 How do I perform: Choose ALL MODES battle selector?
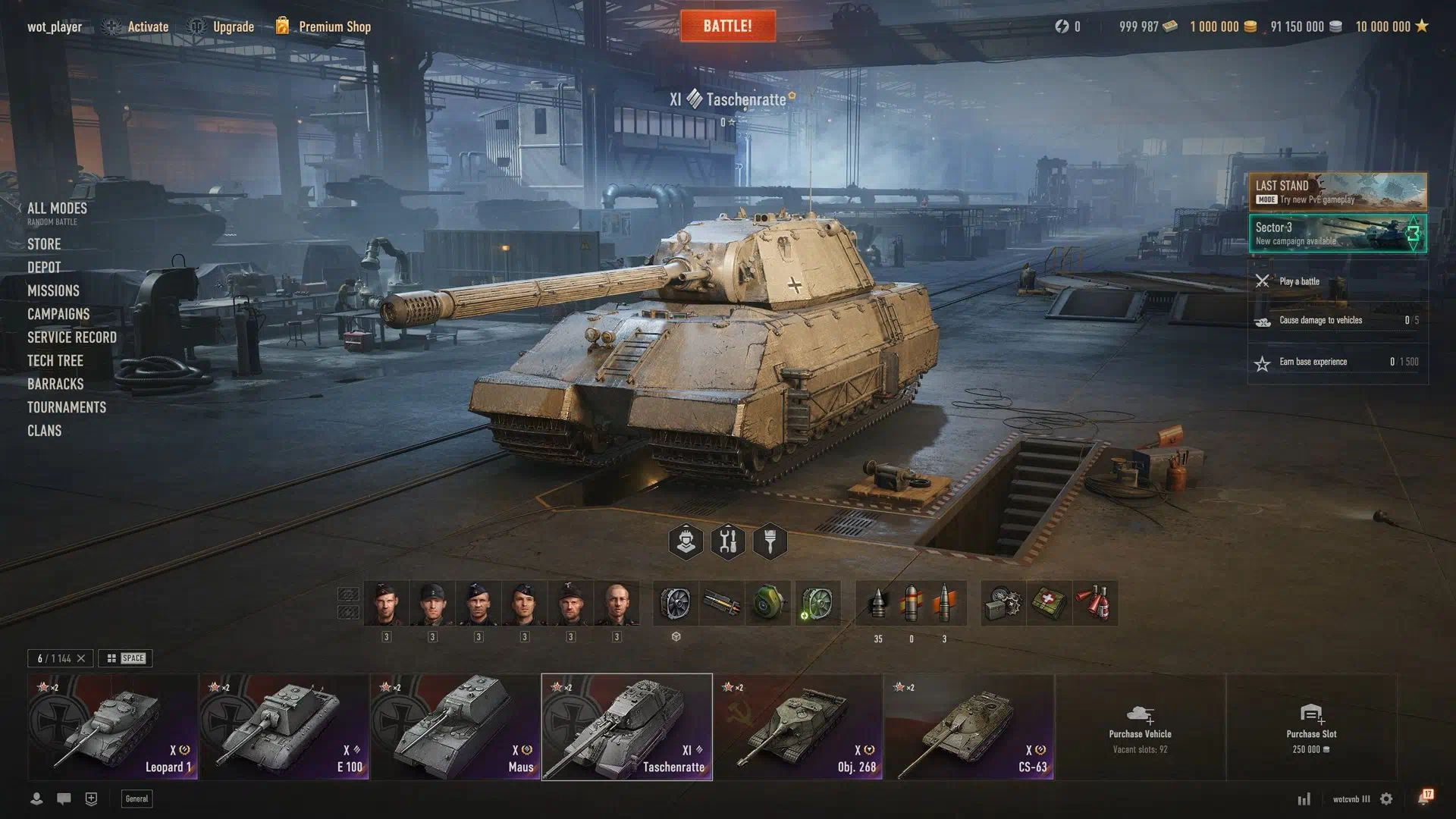tap(57, 209)
